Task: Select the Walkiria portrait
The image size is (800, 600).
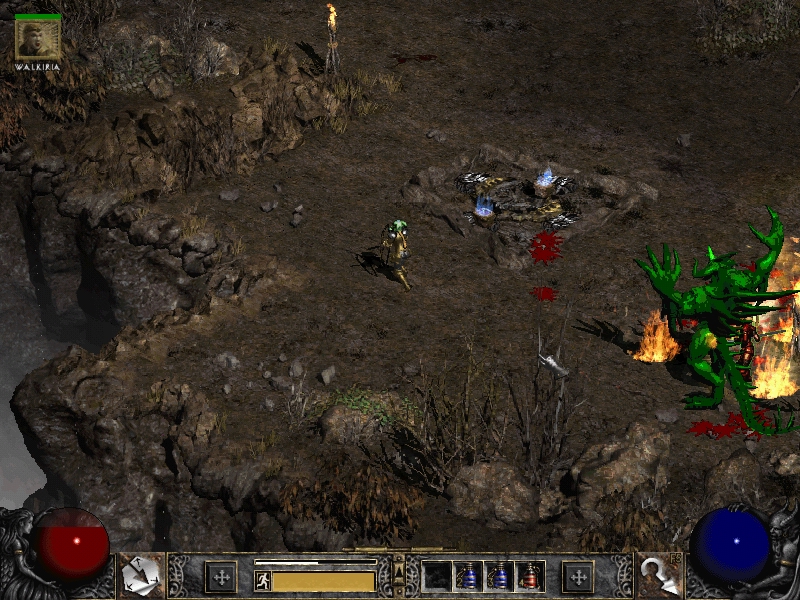Action: coord(38,40)
